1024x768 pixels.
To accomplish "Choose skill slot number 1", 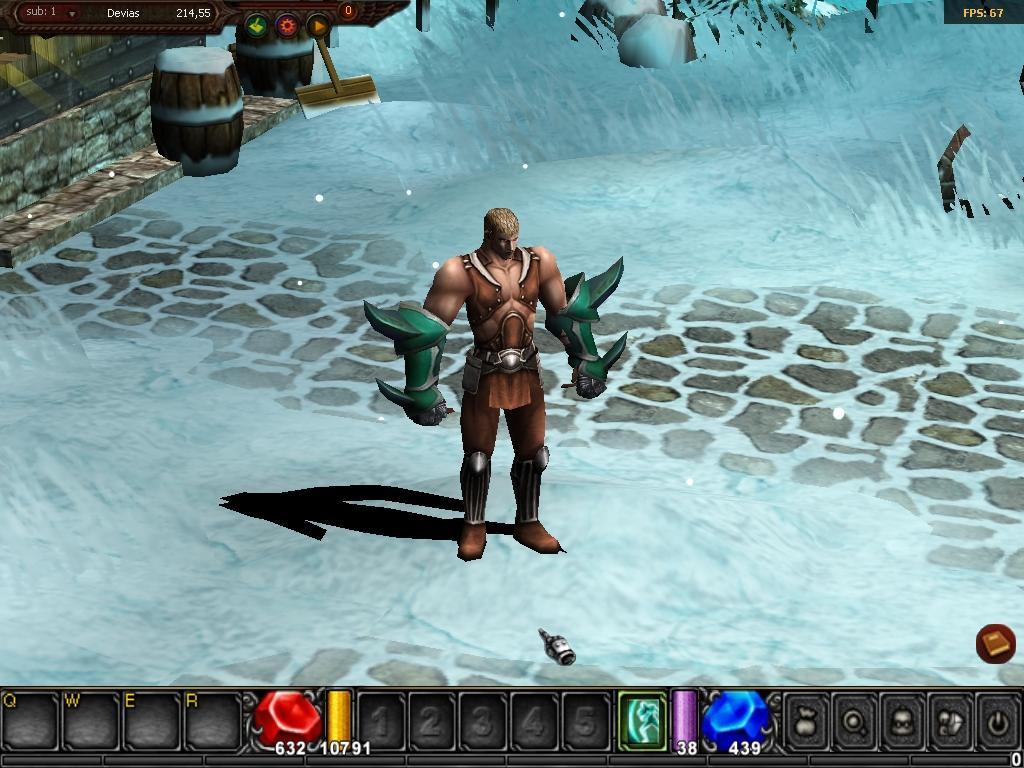I will (381, 720).
